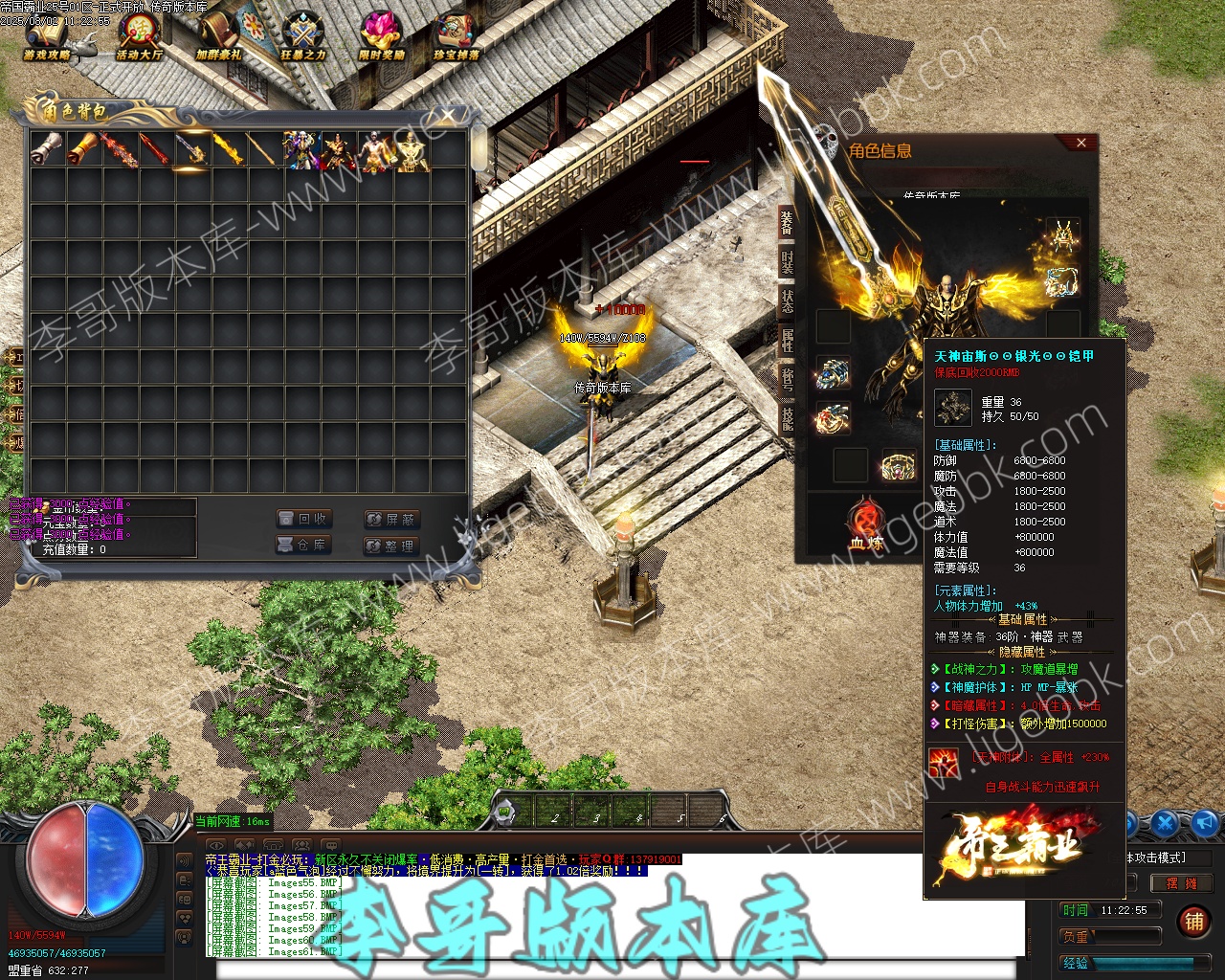
Task: Select the flaming golden sword in the bag
Action: [228, 150]
